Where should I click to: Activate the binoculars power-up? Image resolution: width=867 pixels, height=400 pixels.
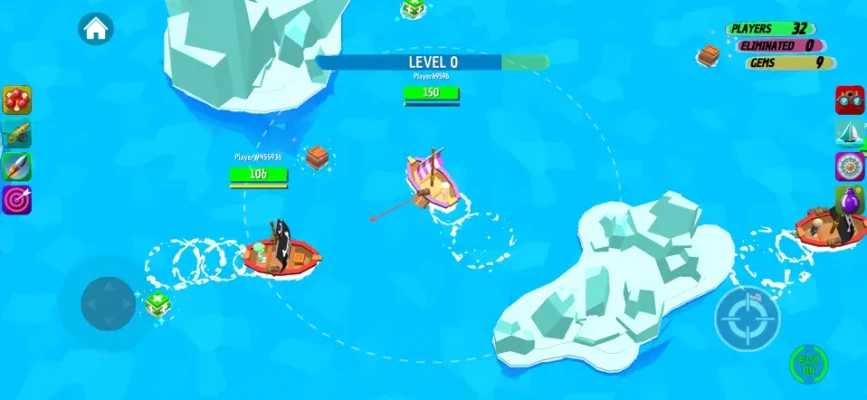(849, 100)
